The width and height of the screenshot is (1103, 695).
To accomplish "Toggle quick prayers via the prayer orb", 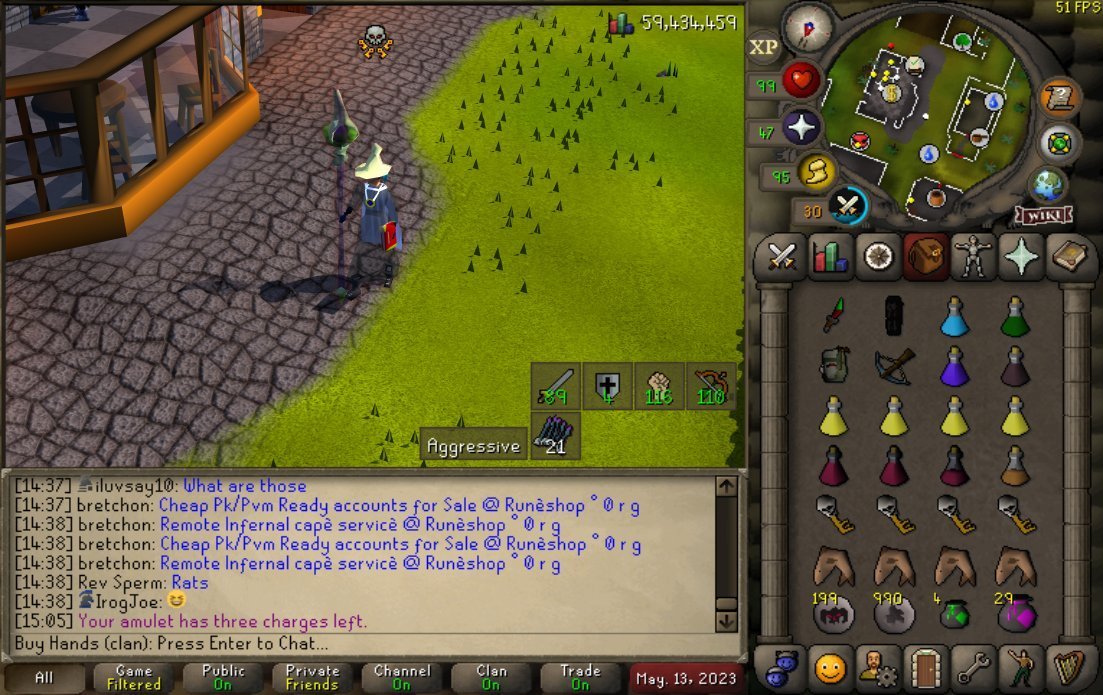I will tap(801, 127).
